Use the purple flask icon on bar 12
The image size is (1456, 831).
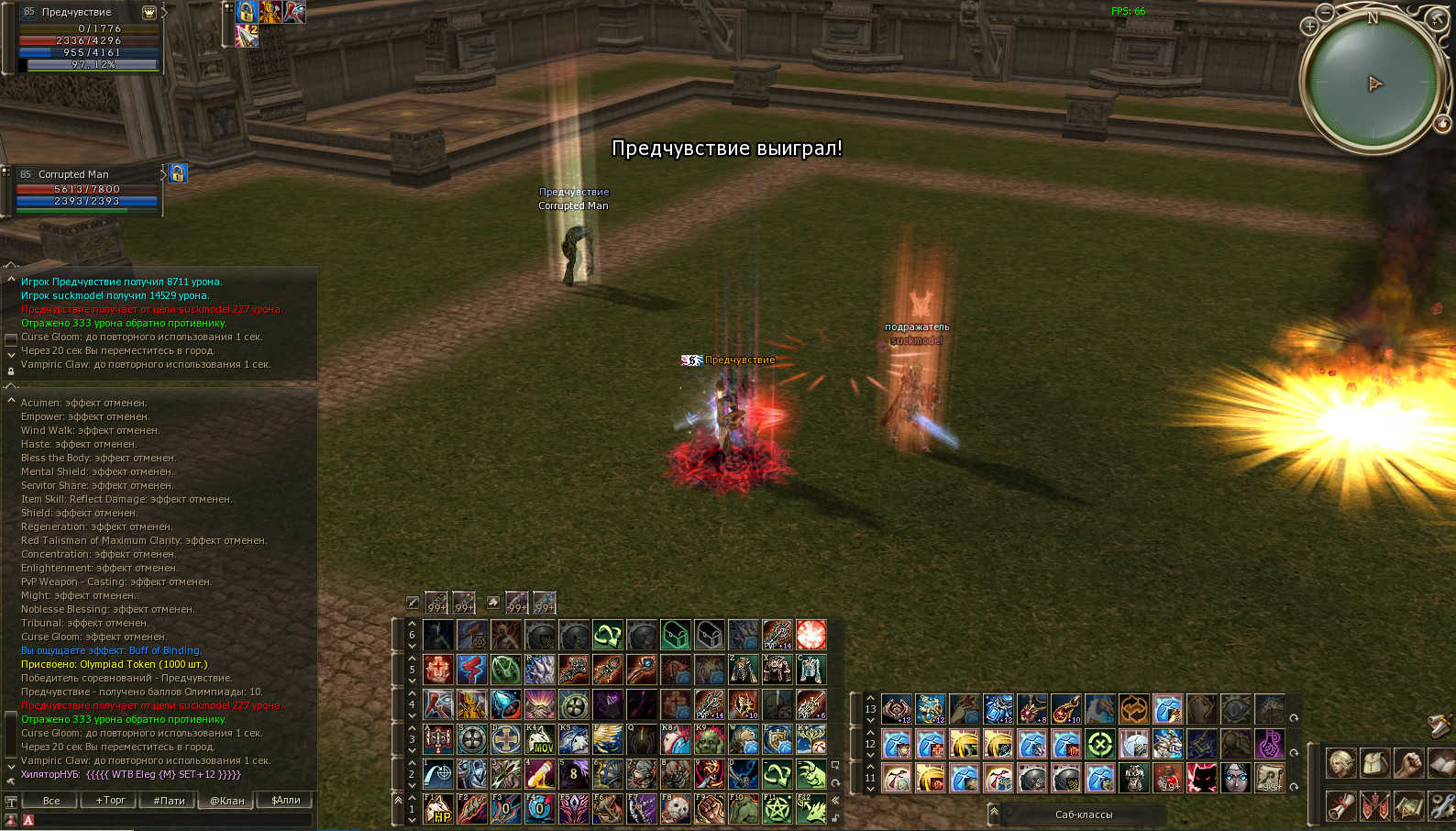click(x=1270, y=744)
